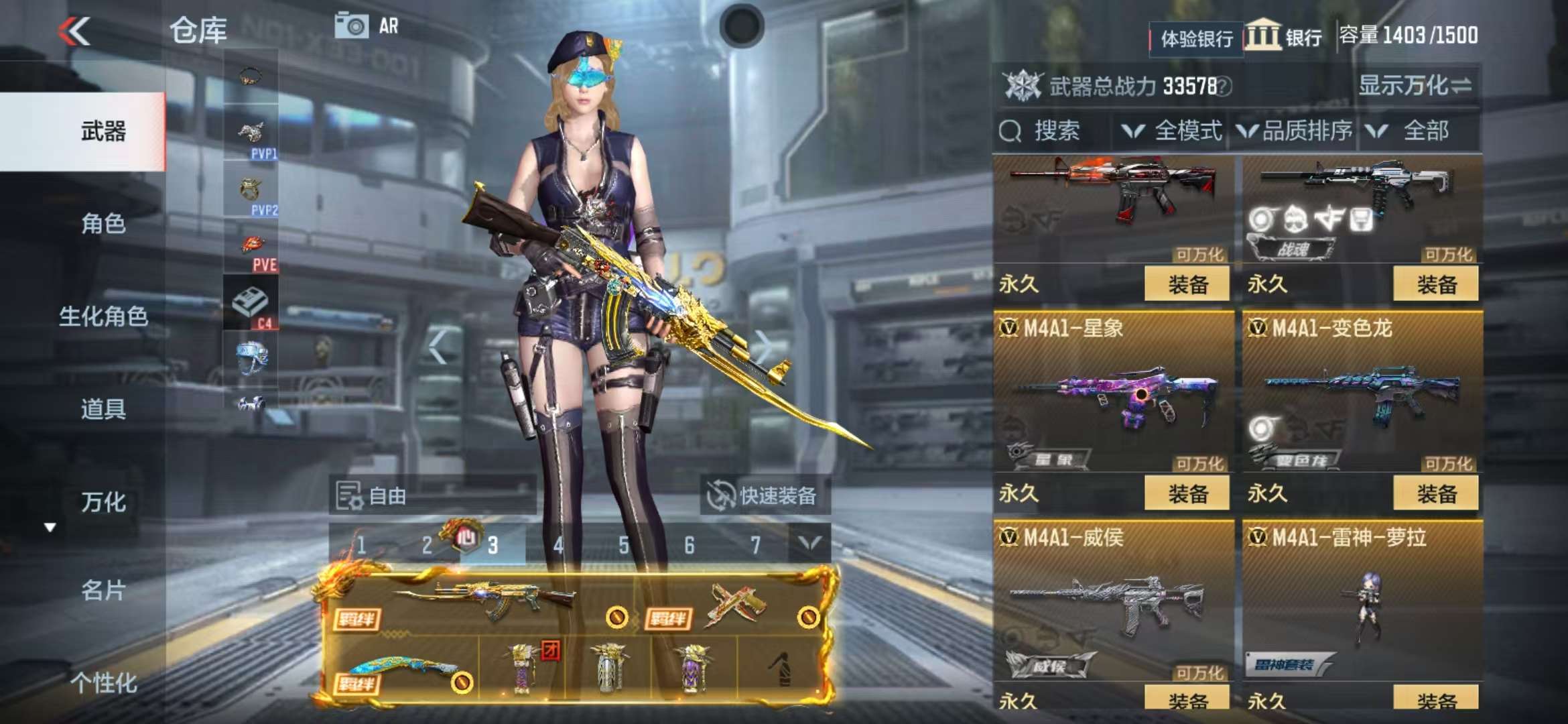The width and height of the screenshot is (1568, 724).
Task: Switch to the 万化 category
Action: [103, 501]
